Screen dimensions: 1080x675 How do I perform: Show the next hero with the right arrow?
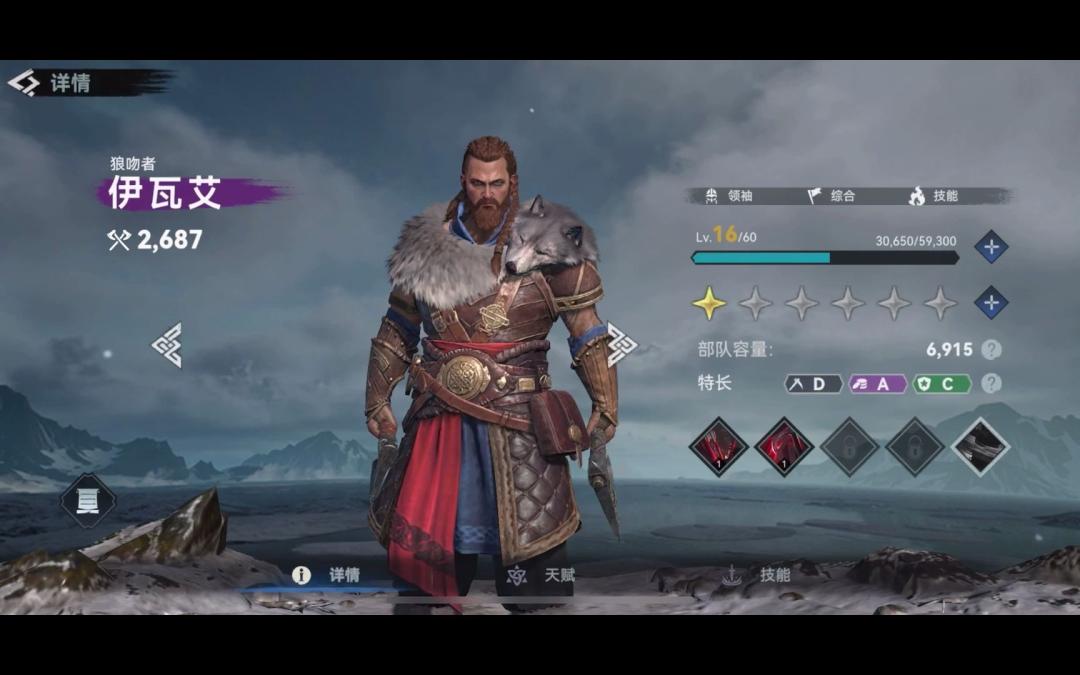tap(621, 343)
